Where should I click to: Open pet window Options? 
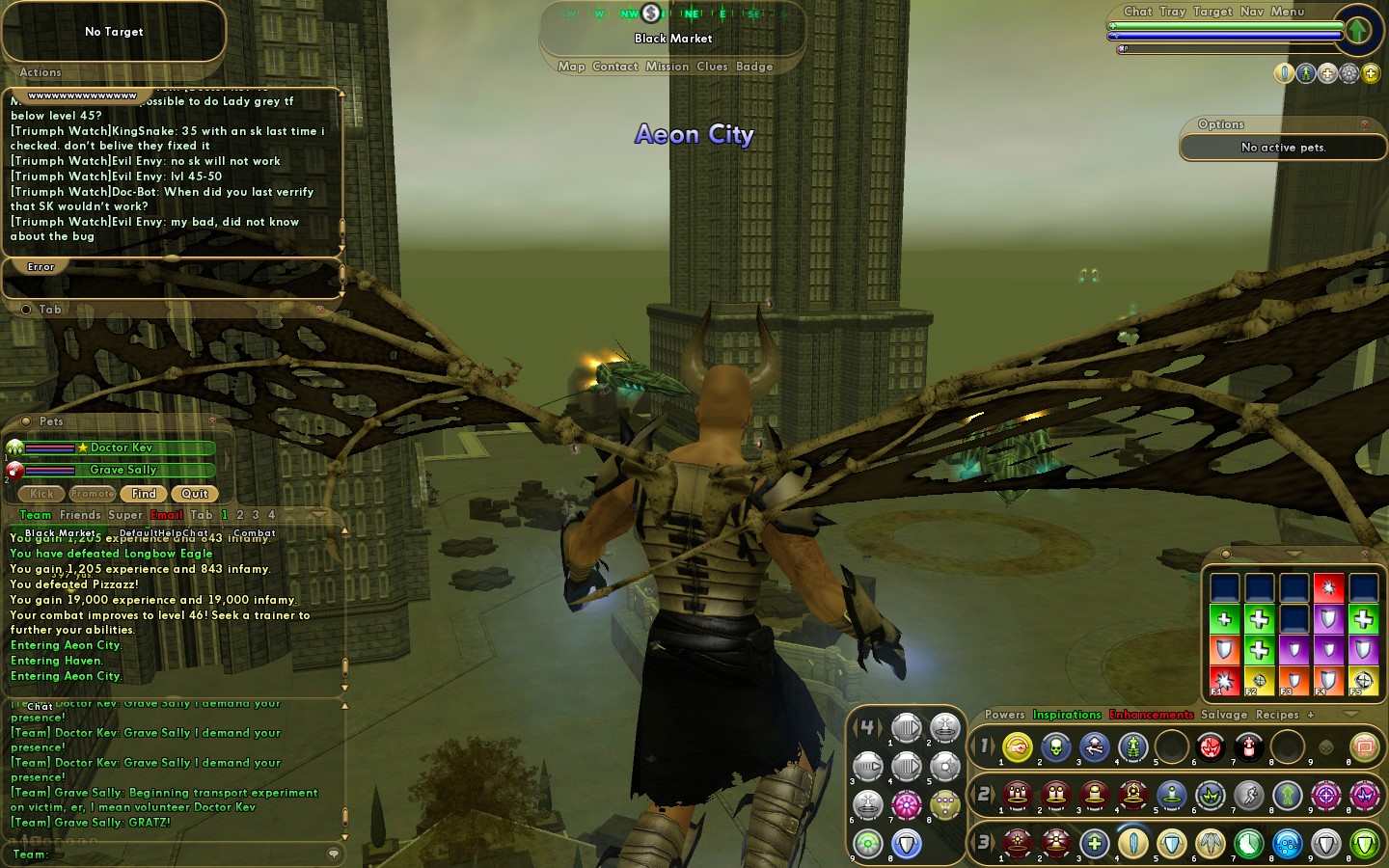tap(1221, 124)
